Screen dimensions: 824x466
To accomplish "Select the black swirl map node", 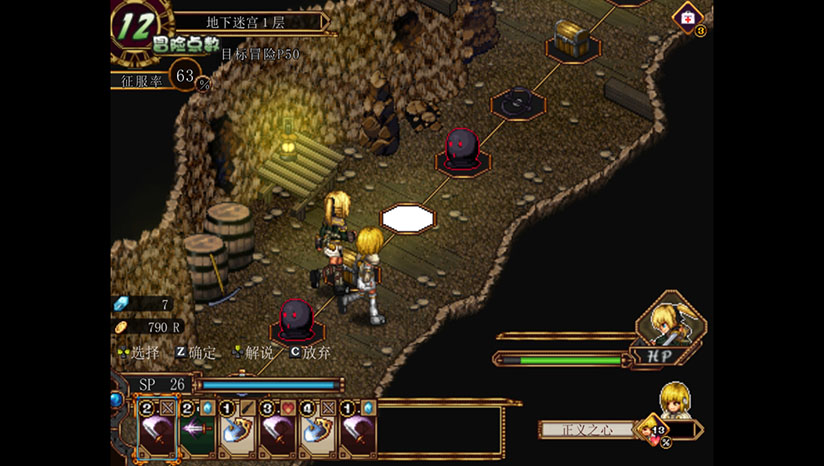I will 517,101.
